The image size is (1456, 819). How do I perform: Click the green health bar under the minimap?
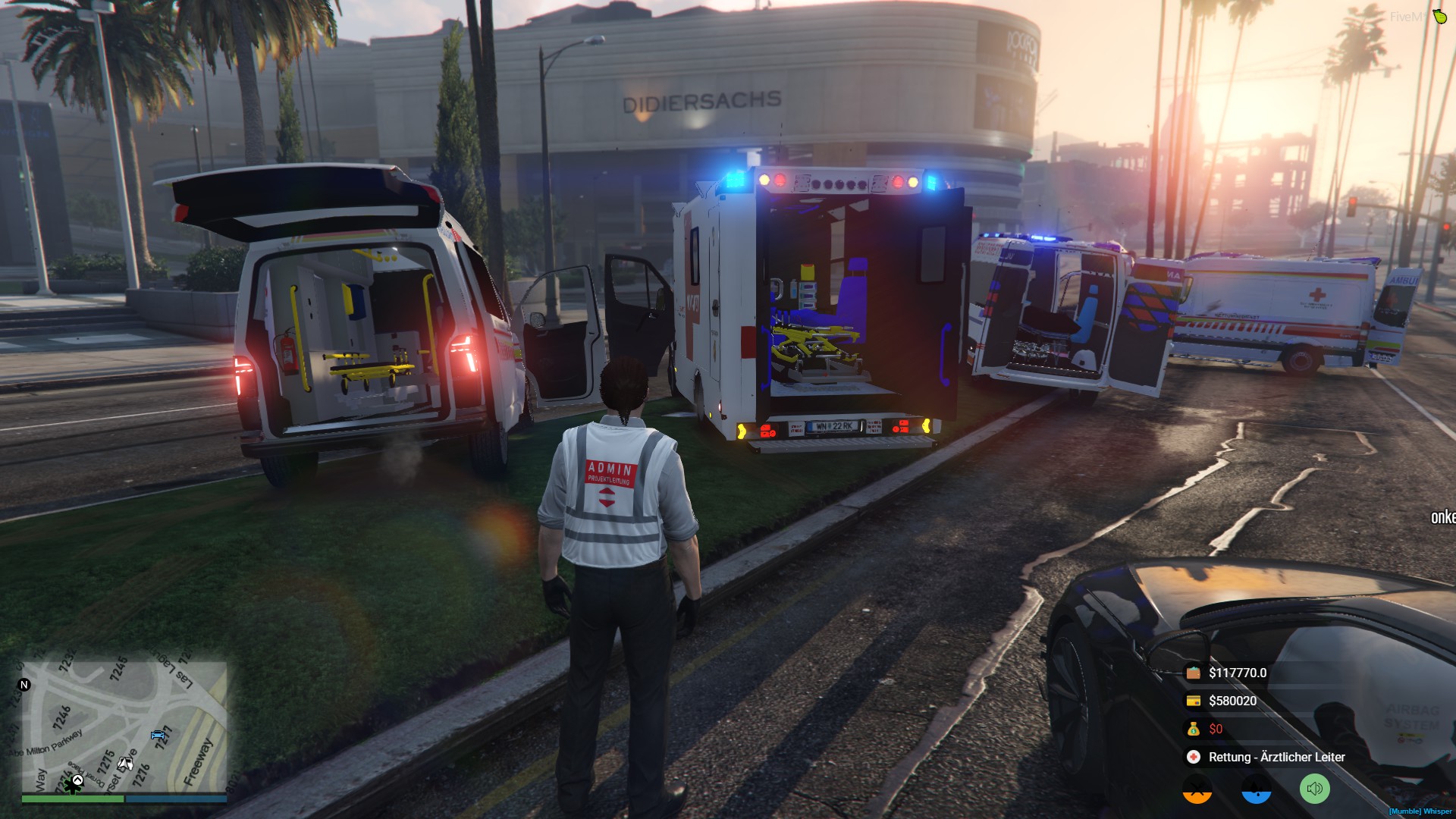click(74, 798)
